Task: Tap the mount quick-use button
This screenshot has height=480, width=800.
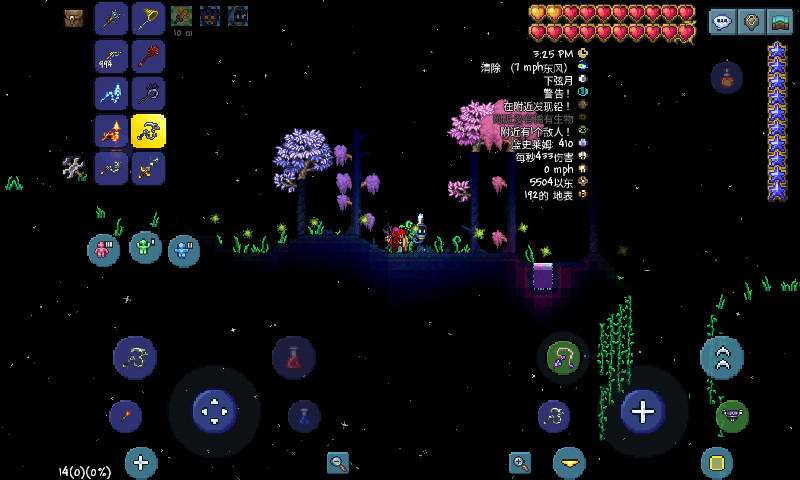Action: (733, 415)
